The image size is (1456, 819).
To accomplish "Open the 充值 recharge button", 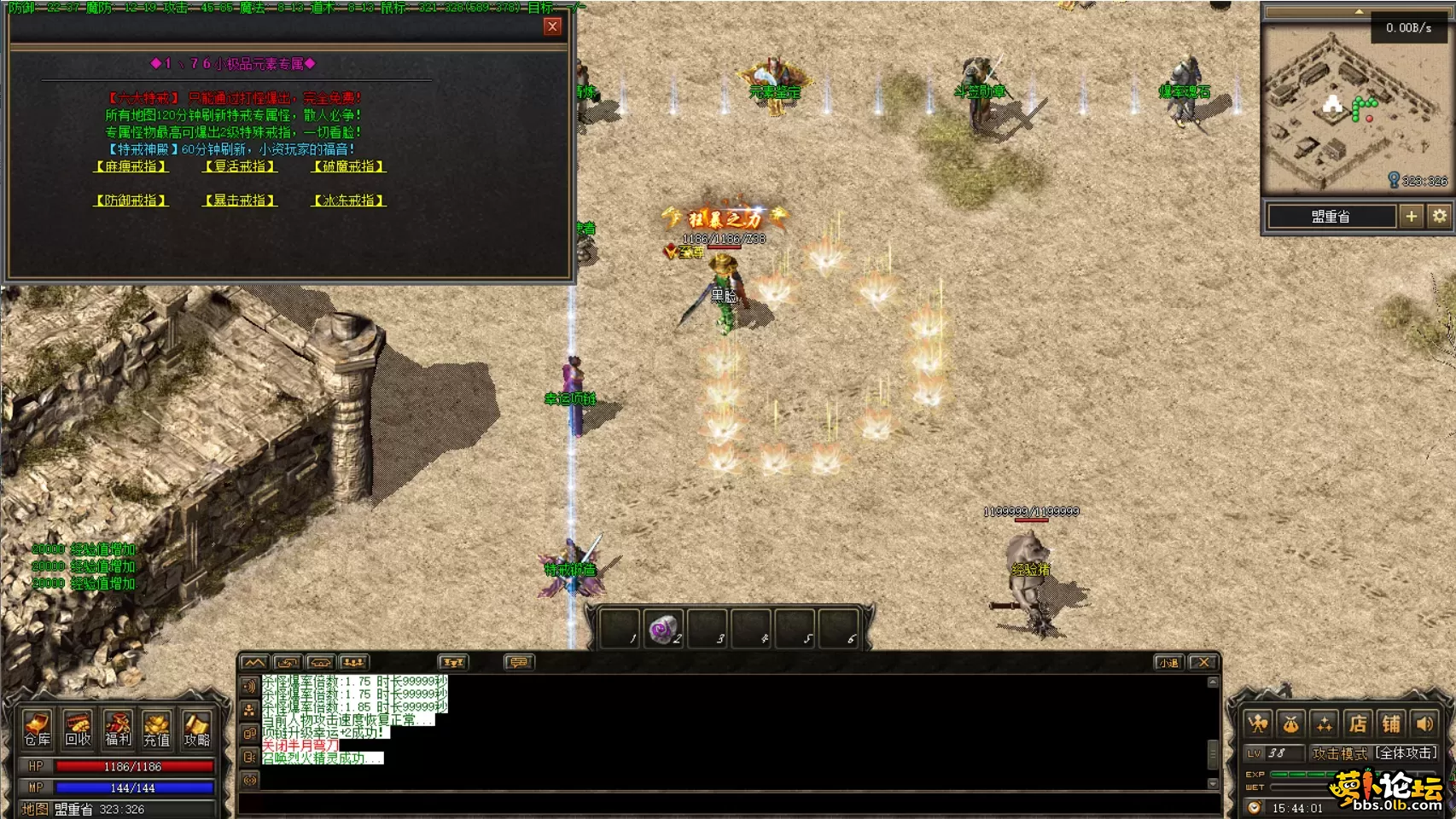I will 157,729.
